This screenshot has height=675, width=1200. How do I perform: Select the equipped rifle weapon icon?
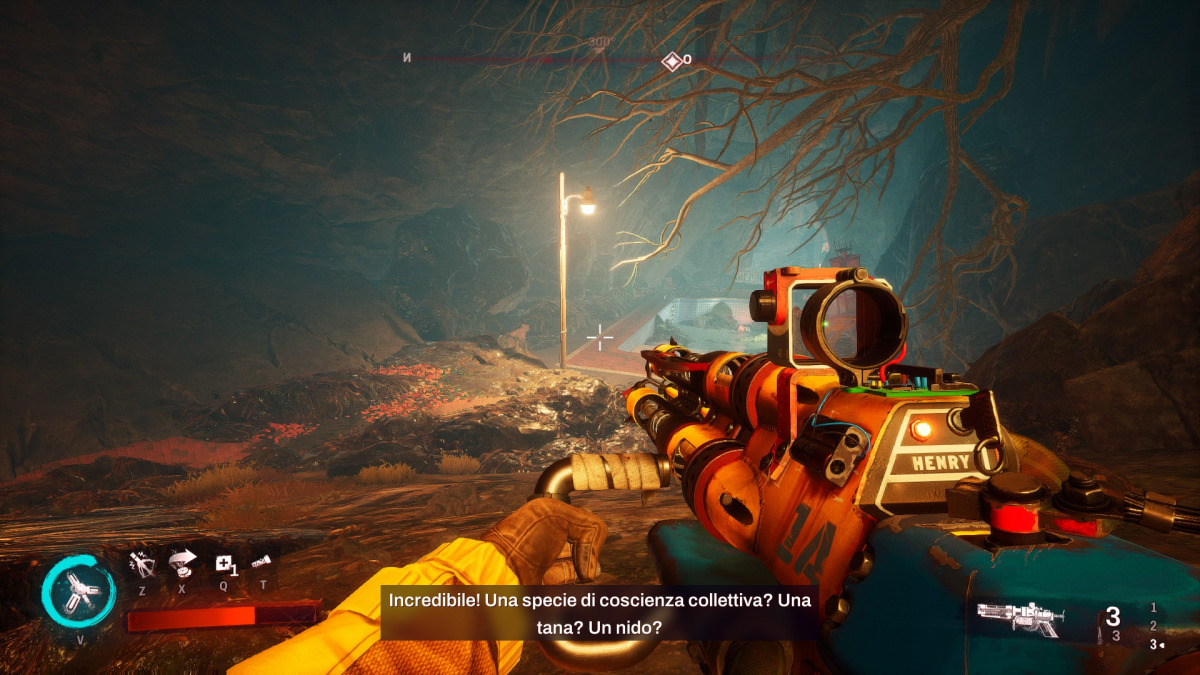click(1020, 618)
